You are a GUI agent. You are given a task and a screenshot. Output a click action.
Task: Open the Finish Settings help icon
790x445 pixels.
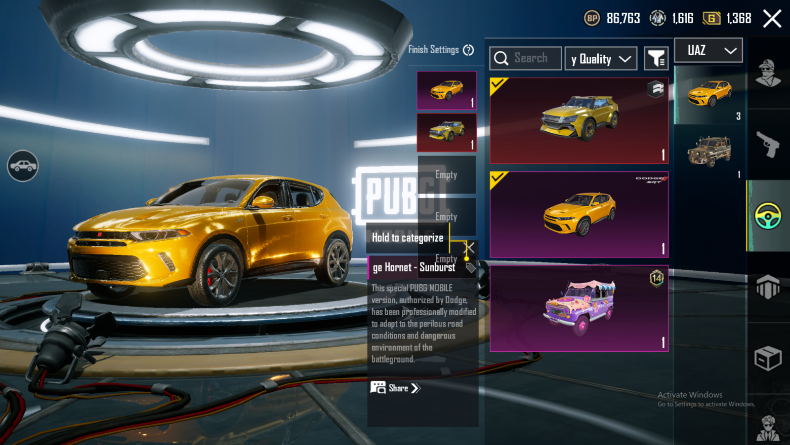tap(468, 50)
